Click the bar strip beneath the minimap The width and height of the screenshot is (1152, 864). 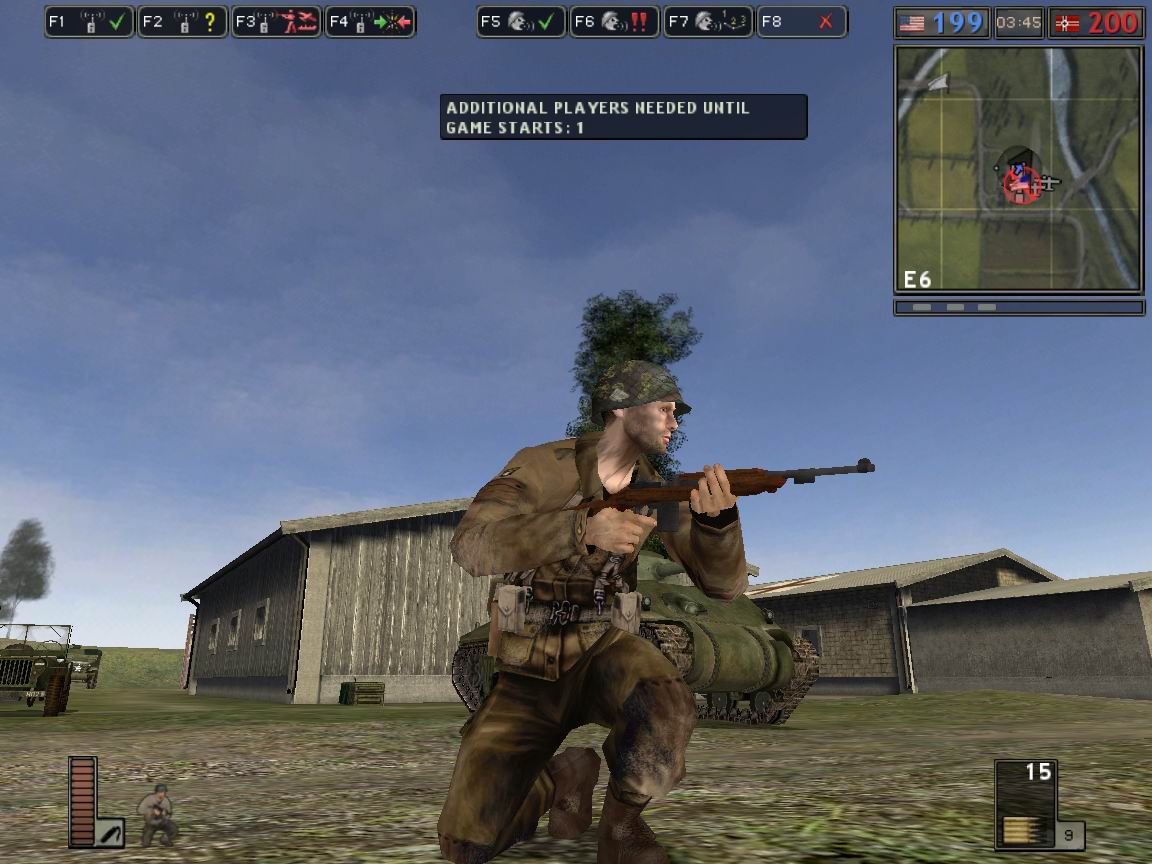(1018, 308)
